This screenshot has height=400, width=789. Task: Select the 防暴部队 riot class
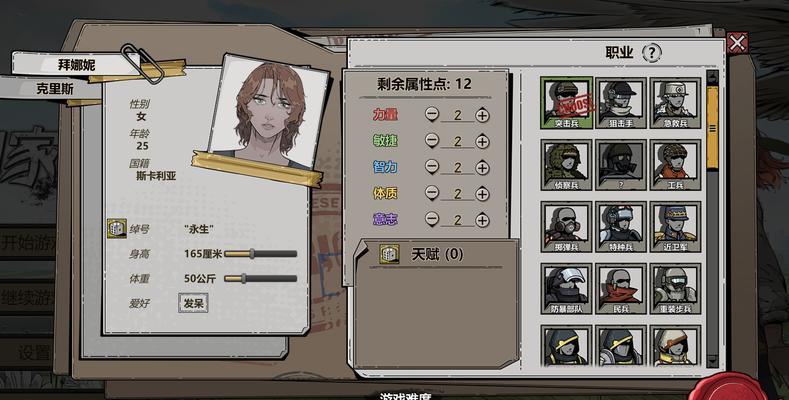tap(567, 287)
